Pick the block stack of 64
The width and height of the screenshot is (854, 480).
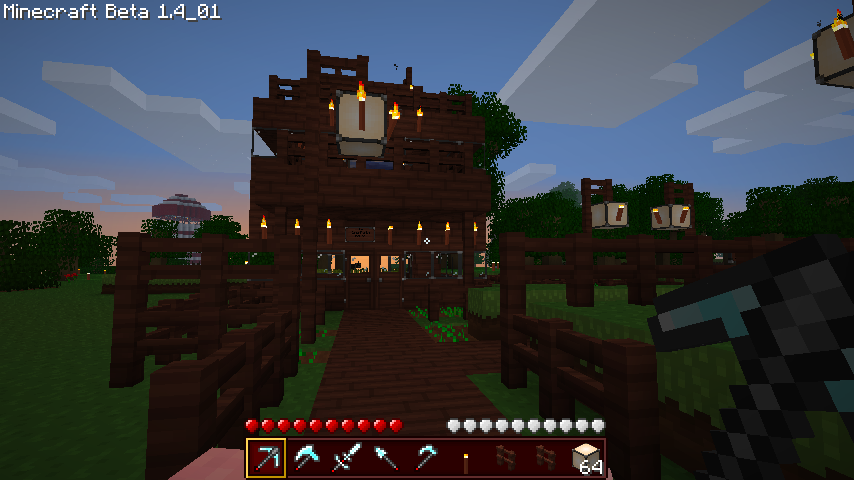tap(586, 459)
